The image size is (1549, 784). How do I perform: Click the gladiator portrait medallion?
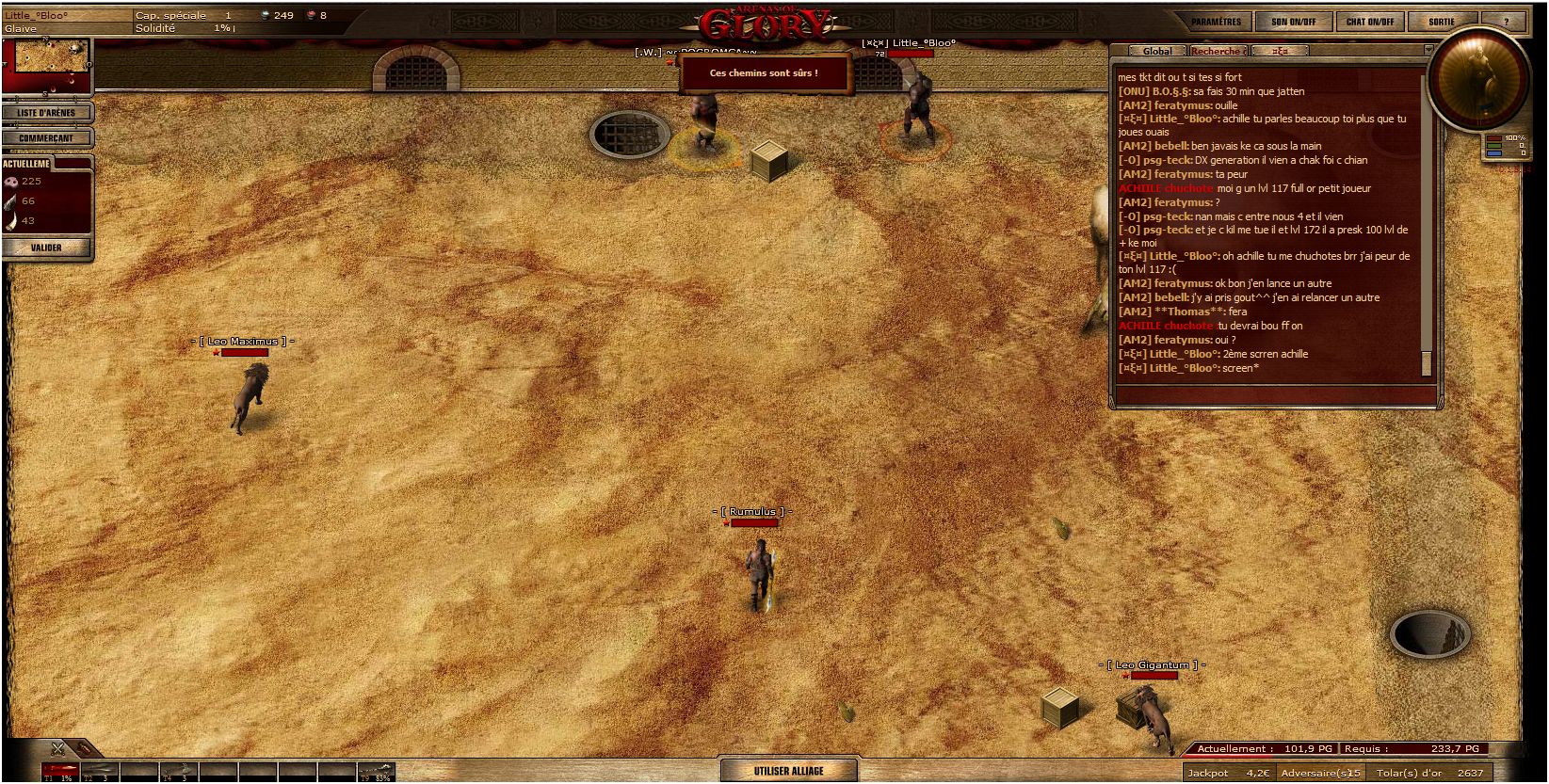[x=1476, y=80]
